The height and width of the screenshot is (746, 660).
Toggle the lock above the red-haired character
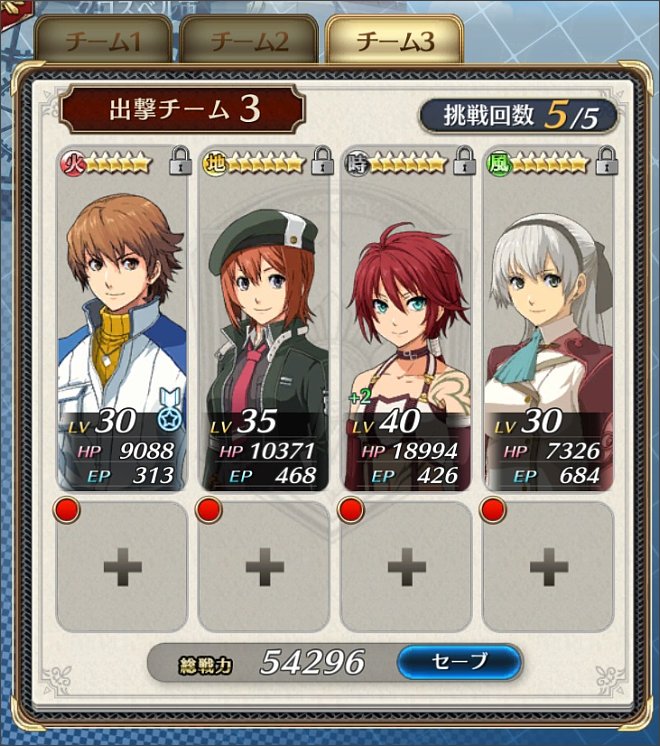pos(464,159)
